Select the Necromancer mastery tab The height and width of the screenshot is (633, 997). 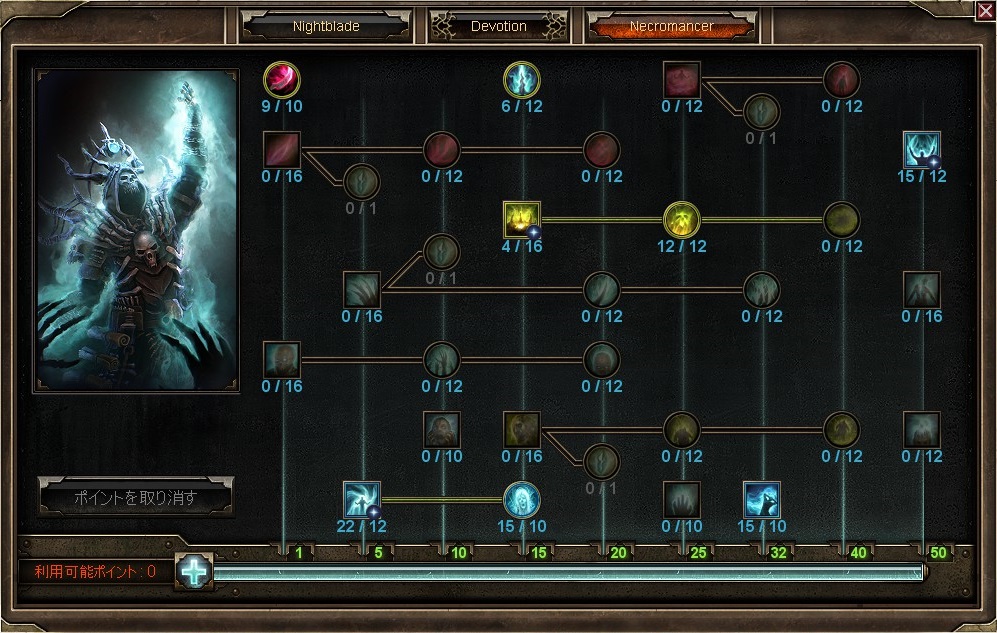click(671, 26)
